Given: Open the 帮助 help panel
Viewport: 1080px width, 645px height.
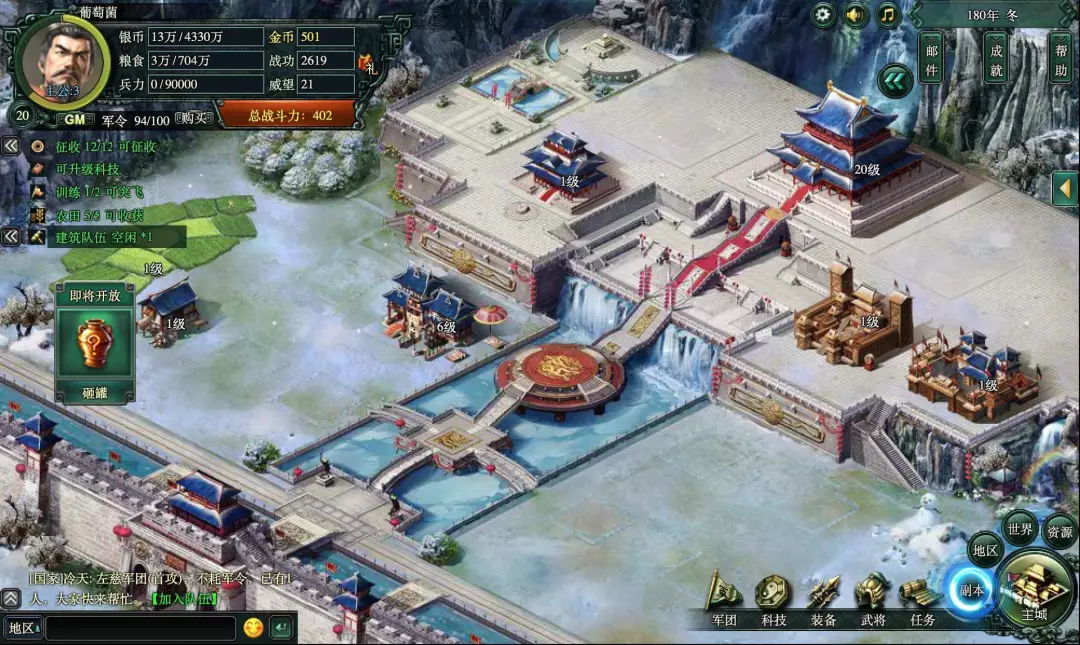Looking at the screenshot, I should [x=1059, y=58].
